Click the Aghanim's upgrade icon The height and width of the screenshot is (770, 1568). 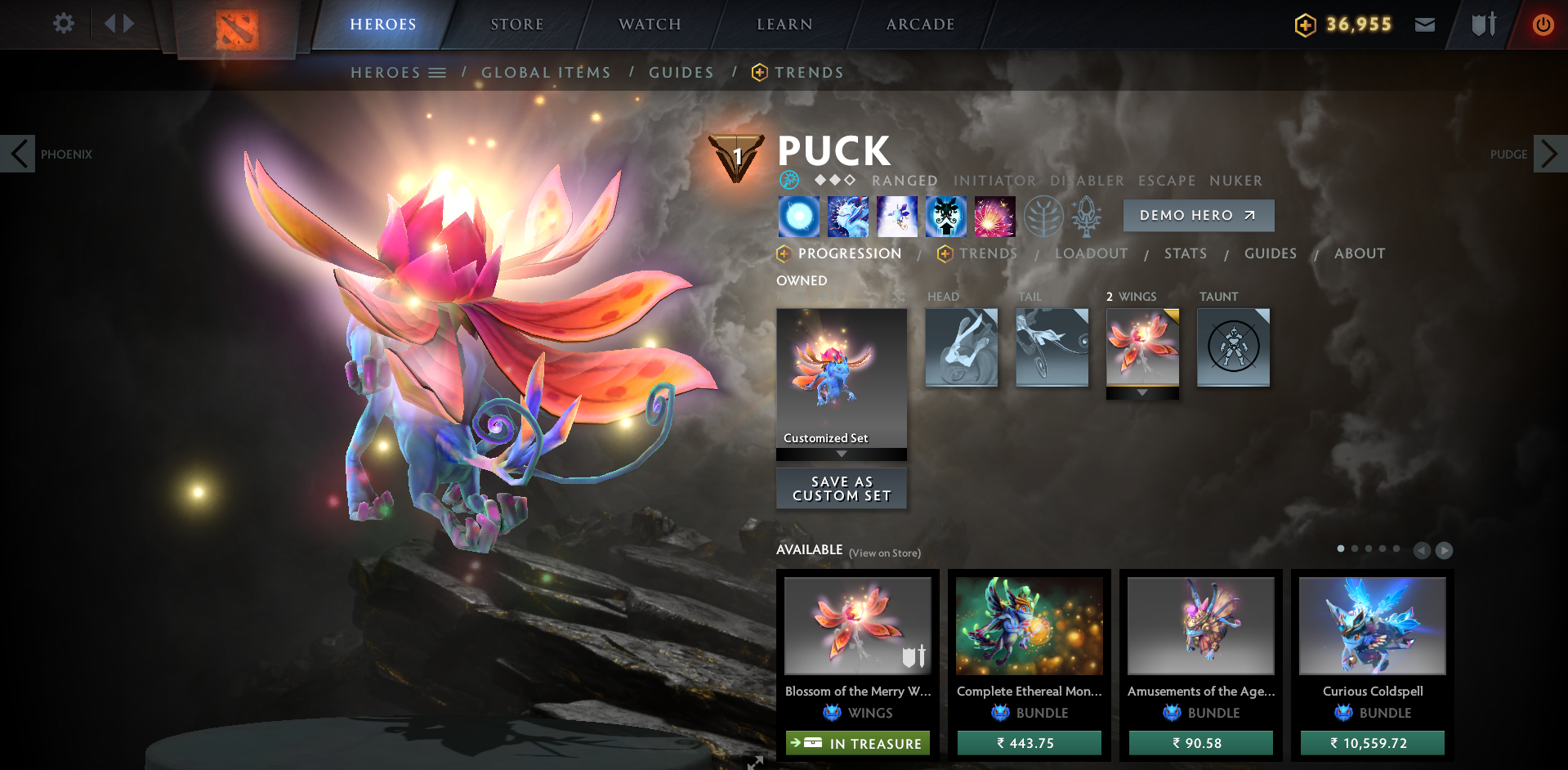pos(1088,216)
